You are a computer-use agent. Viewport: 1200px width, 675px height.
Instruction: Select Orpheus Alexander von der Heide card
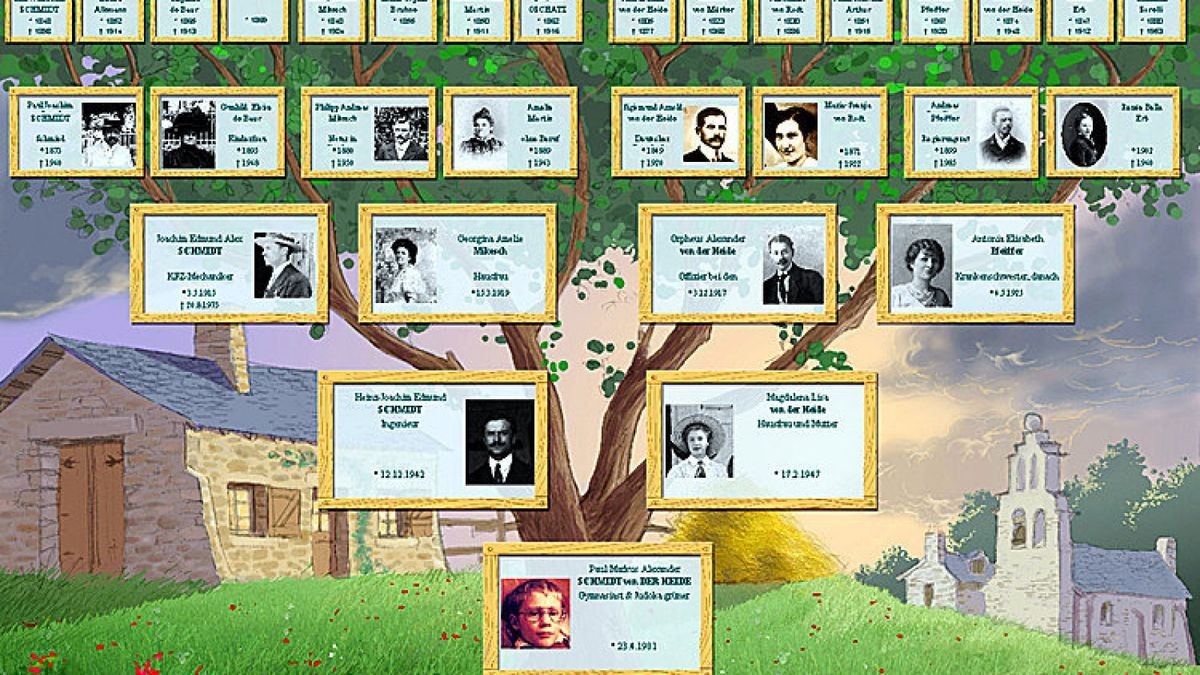pos(738,264)
